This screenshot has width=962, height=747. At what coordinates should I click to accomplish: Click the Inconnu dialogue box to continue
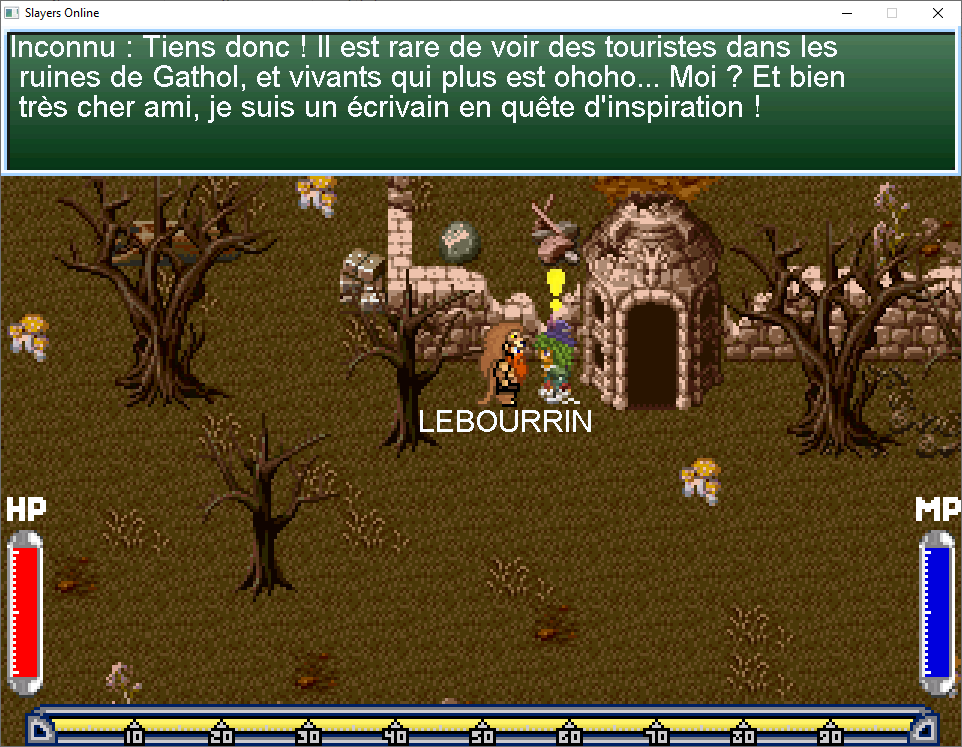point(480,102)
